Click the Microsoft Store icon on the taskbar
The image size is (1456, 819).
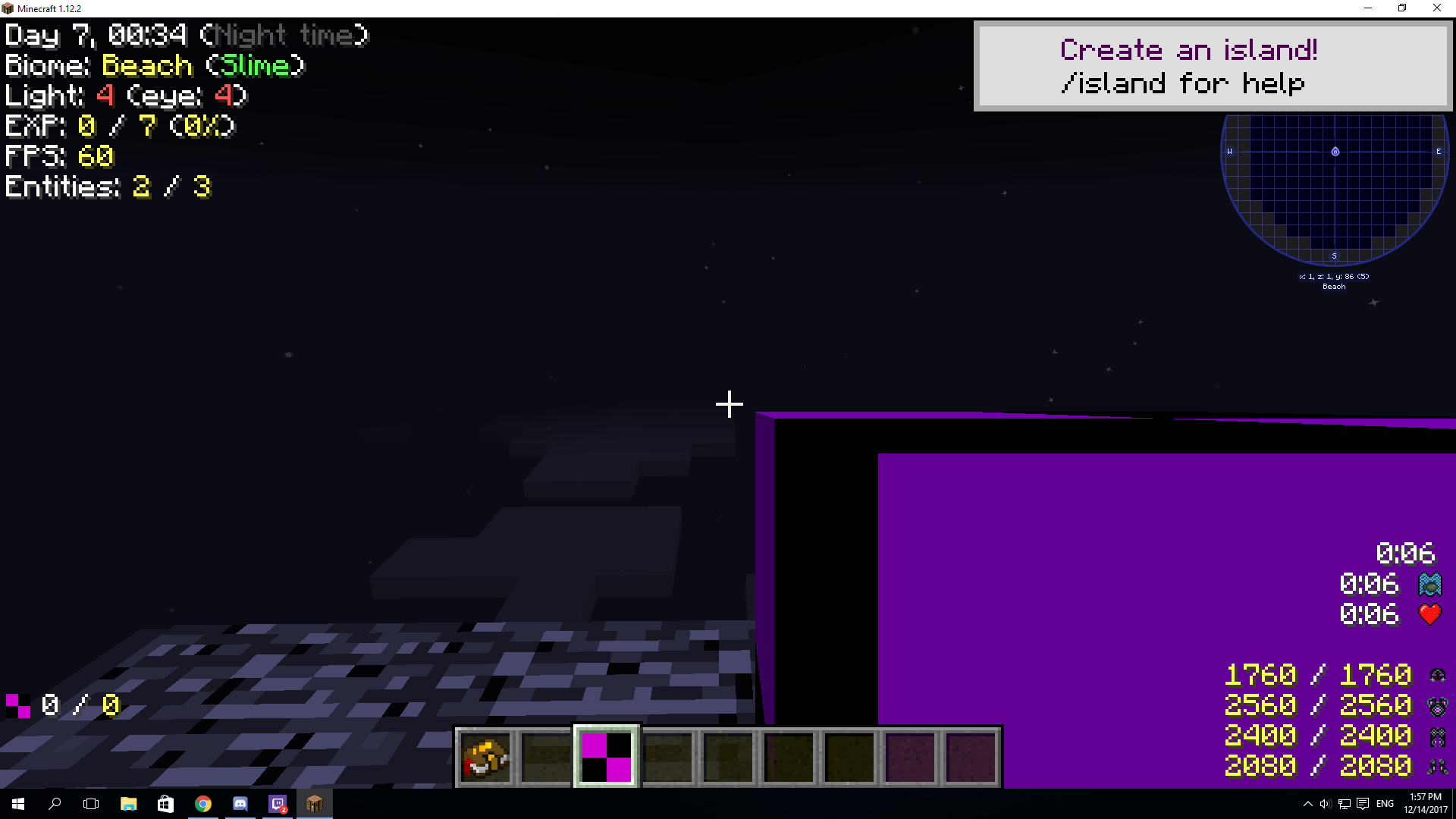click(x=165, y=804)
